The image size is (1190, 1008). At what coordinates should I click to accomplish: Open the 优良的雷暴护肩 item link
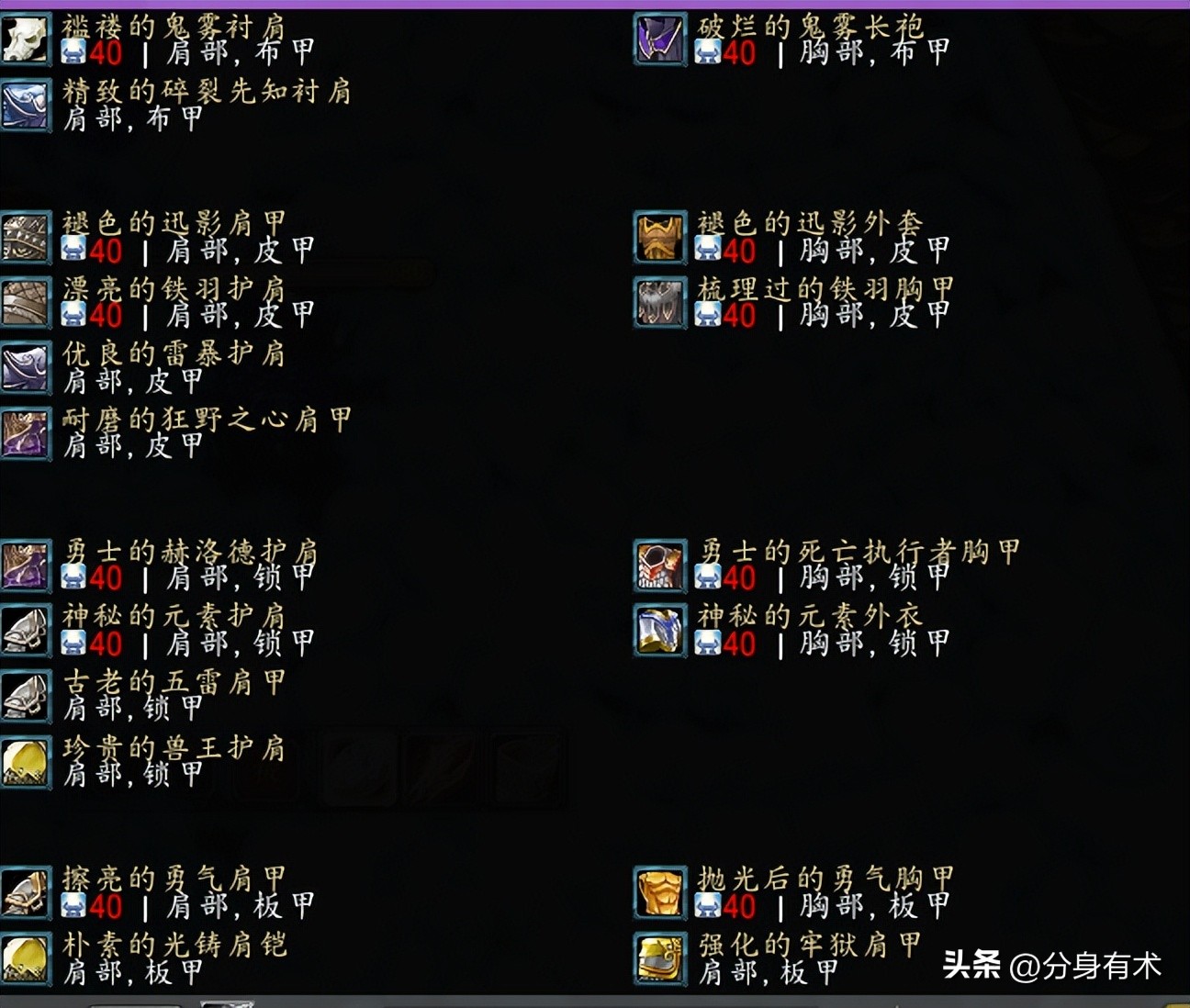[174, 353]
